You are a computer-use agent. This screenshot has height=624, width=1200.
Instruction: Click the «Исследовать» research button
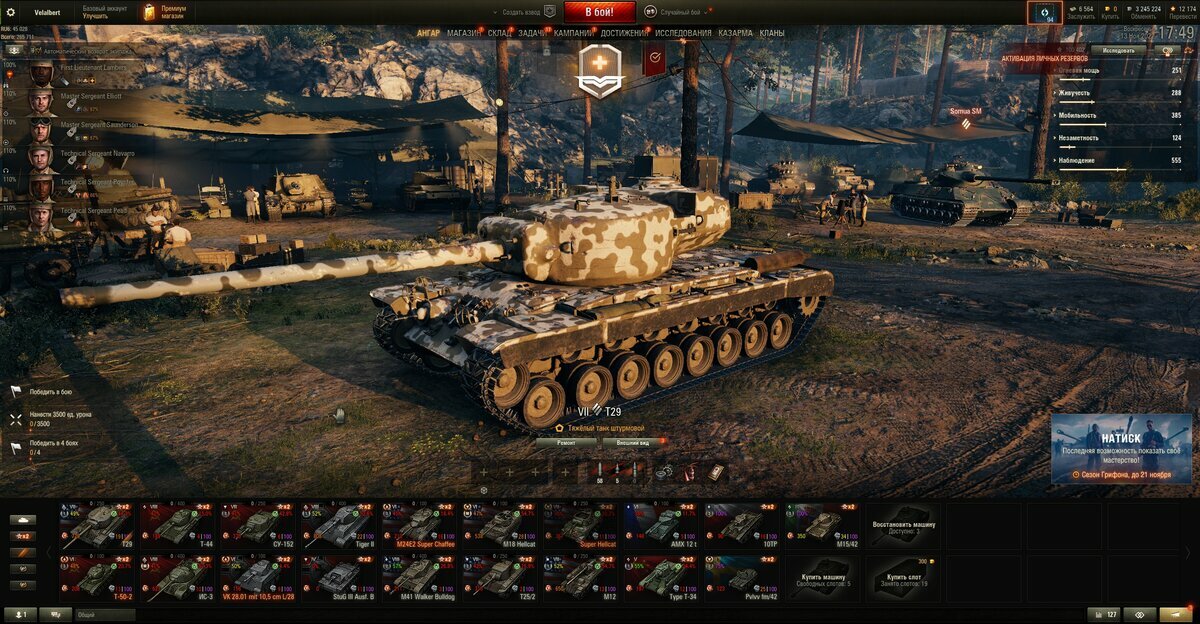(1118, 49)
